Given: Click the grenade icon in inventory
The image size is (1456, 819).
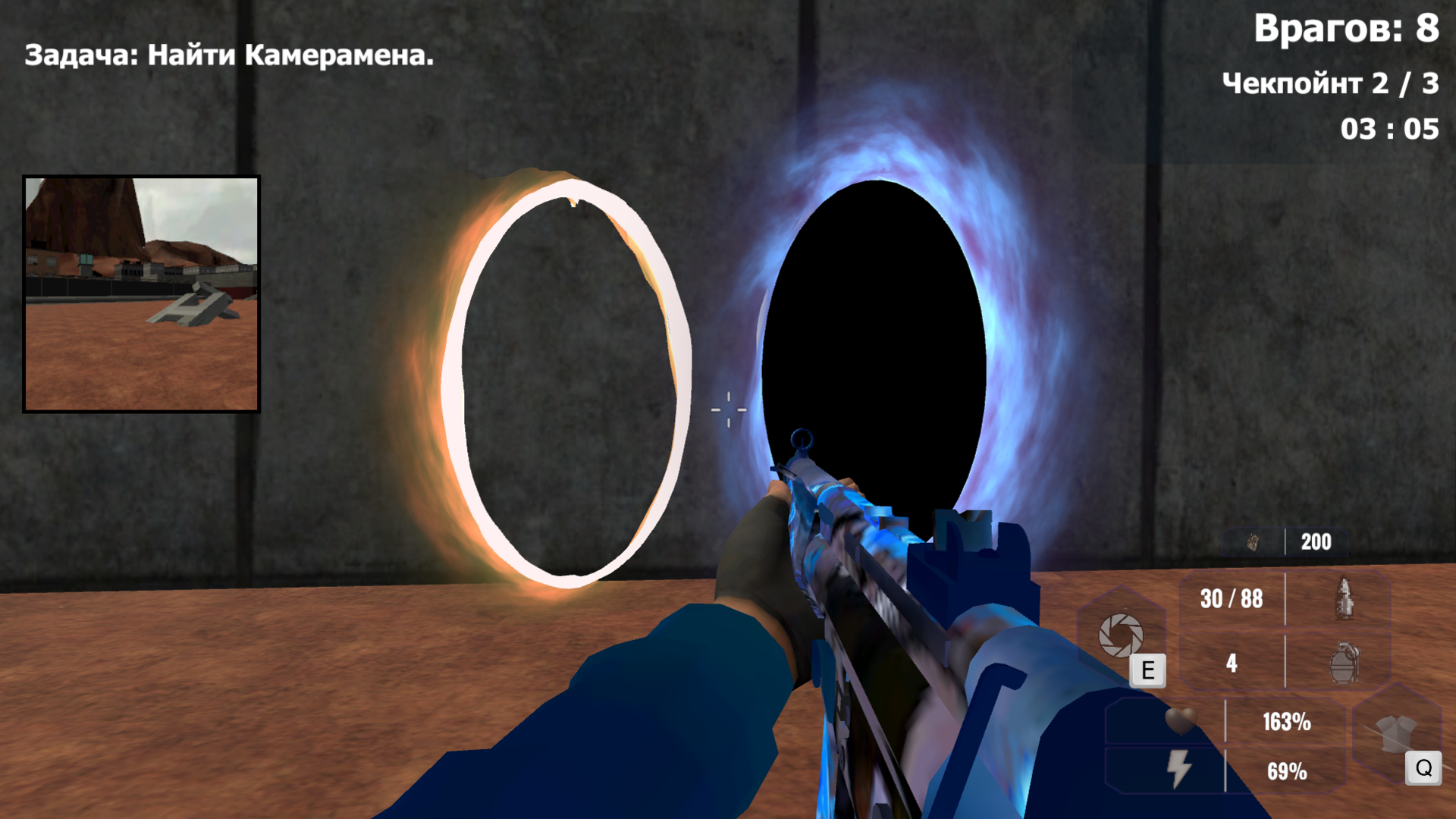Looking at the screenshot, I should pos(1344,664).
